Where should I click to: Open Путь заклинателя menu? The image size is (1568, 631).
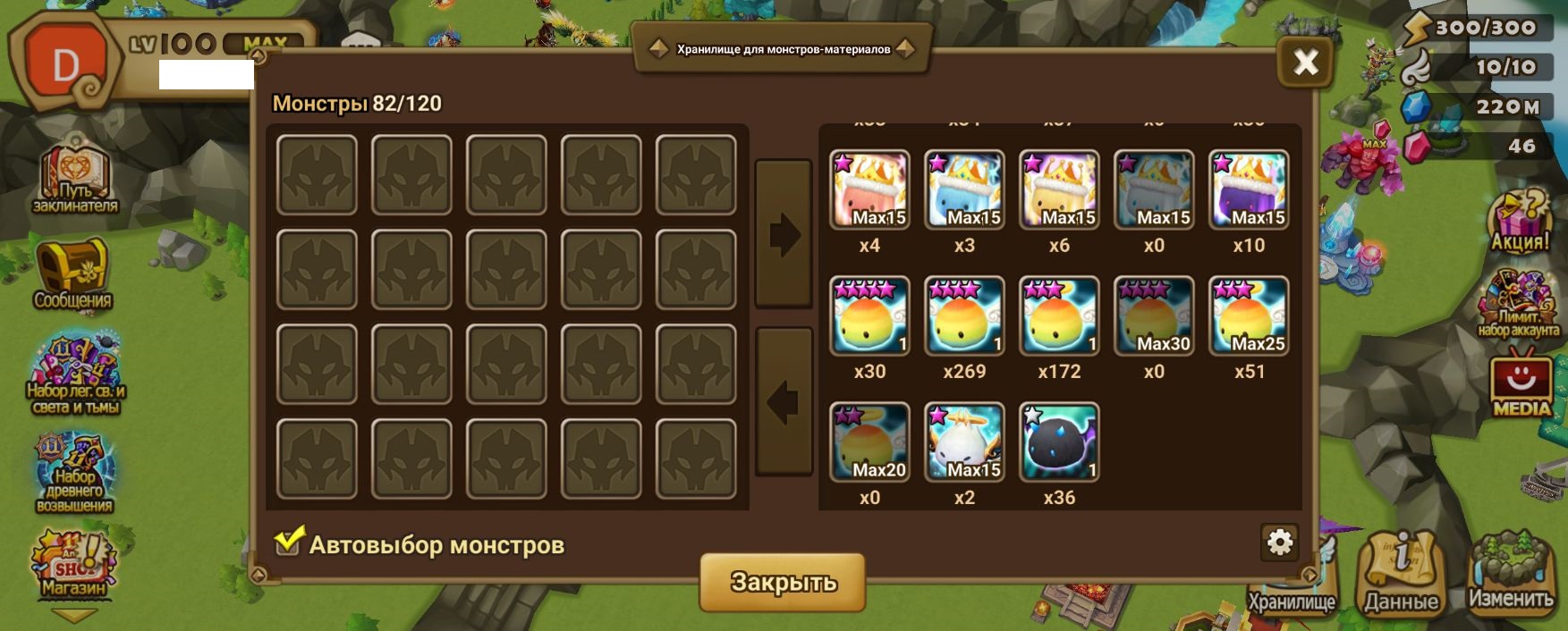74,177
